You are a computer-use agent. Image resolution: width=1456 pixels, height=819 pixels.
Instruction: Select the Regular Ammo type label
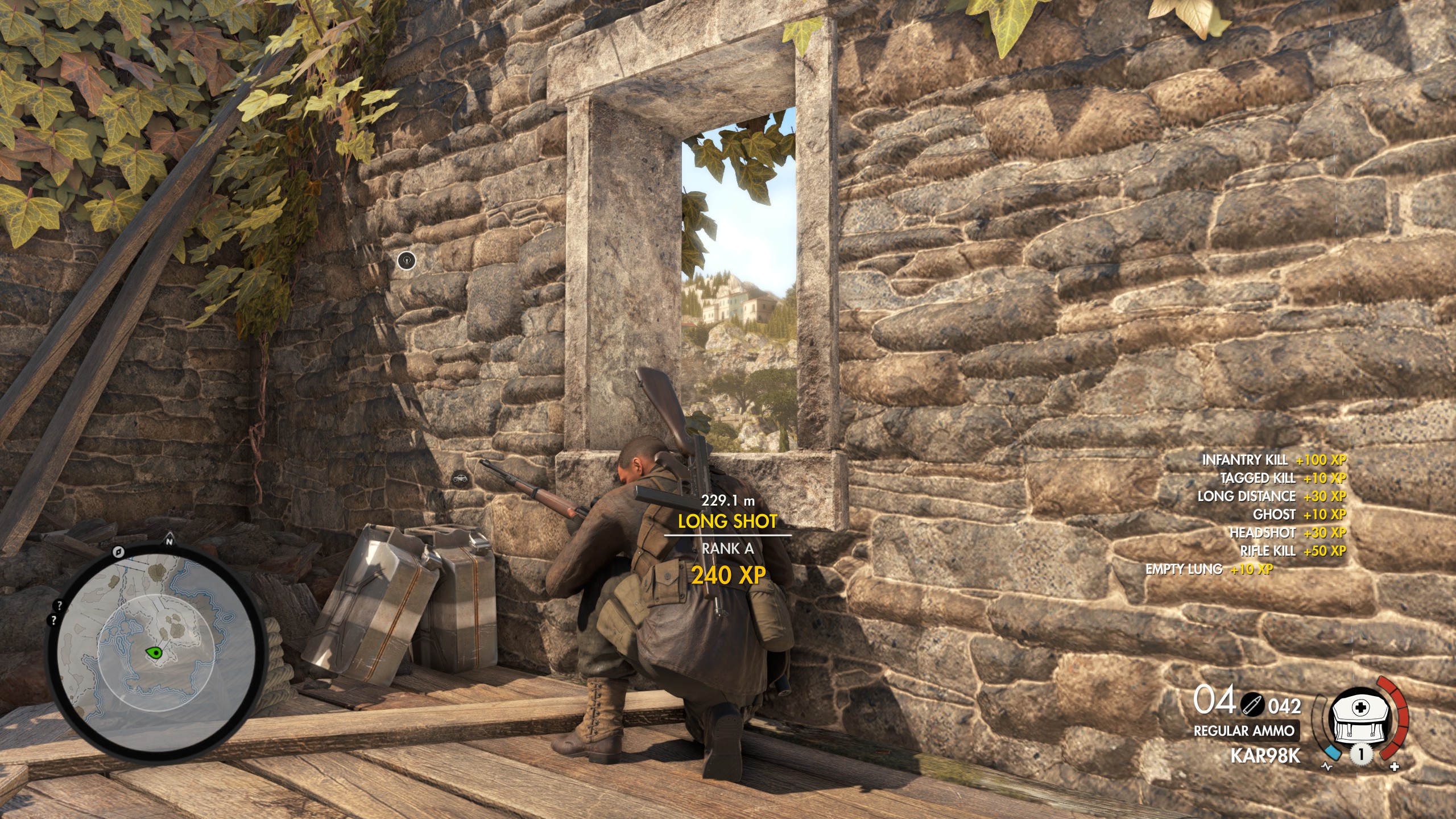(x=1243, y=731)
